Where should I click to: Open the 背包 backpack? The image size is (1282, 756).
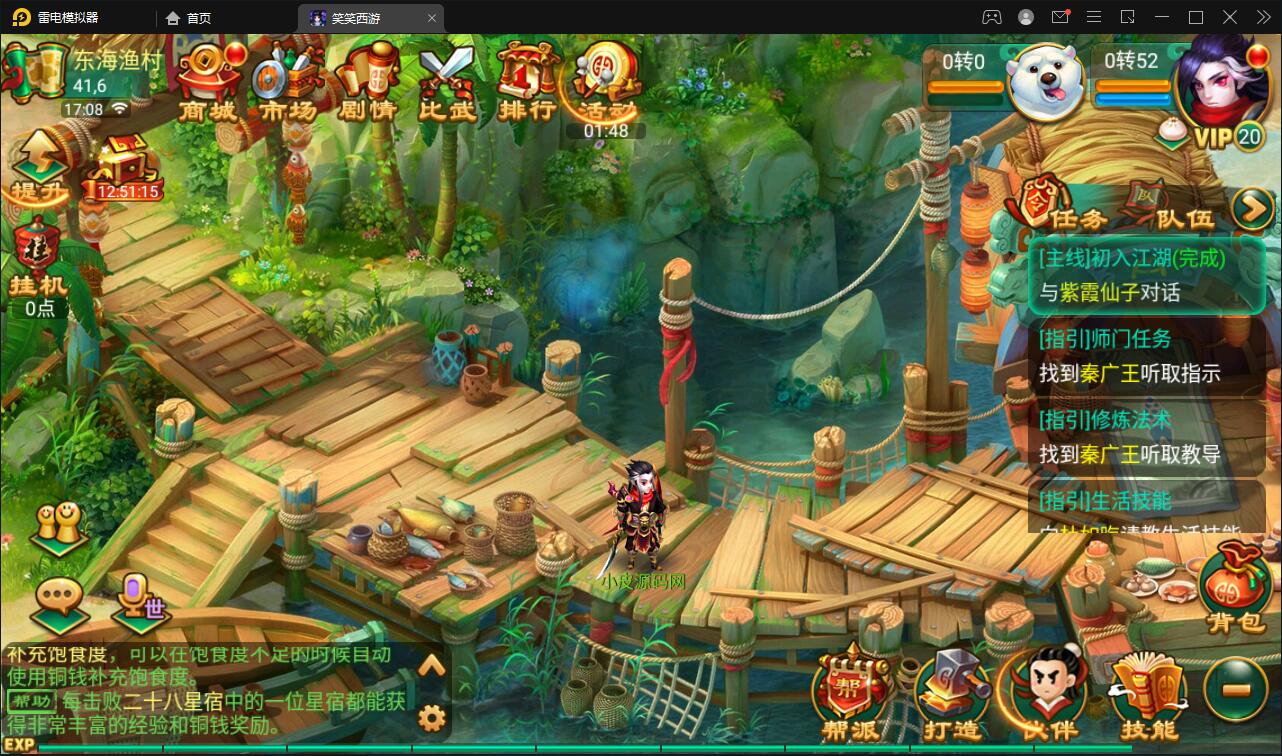click(1234, 590)
